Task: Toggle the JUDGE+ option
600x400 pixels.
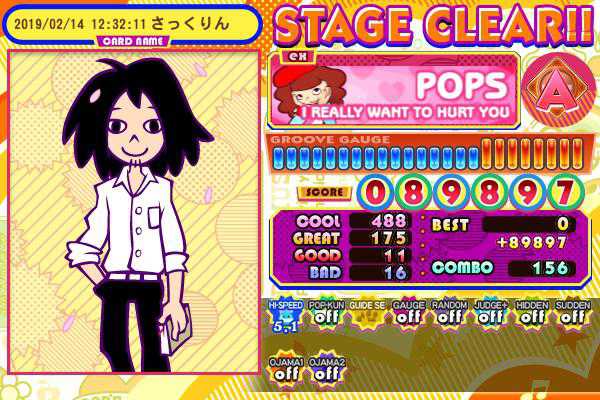Action: pos(490,317)
